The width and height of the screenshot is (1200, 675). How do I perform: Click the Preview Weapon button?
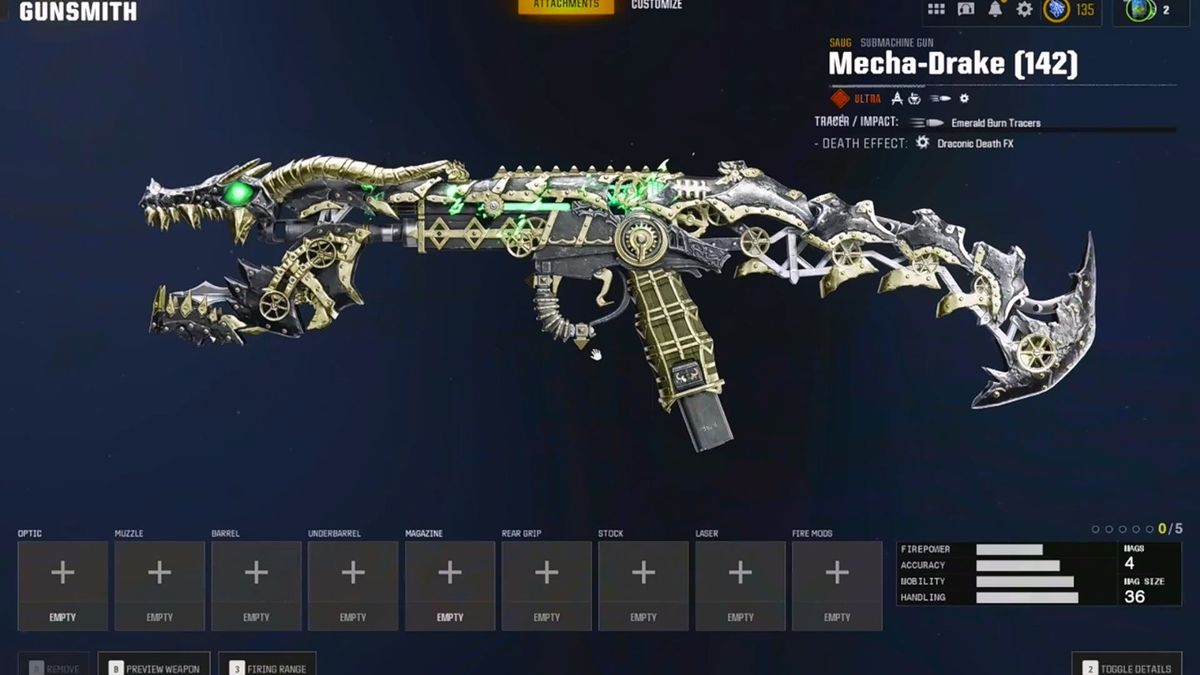pos(154,667)
